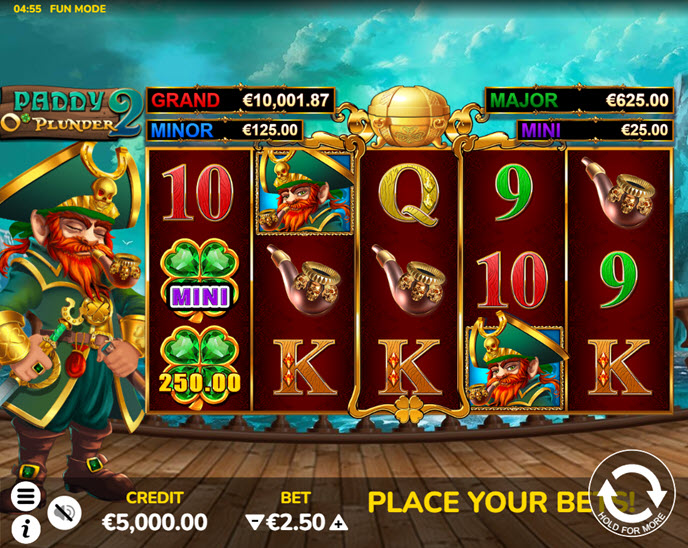
Task: Increase the bet with the up arrow
Action: point(340,523)
